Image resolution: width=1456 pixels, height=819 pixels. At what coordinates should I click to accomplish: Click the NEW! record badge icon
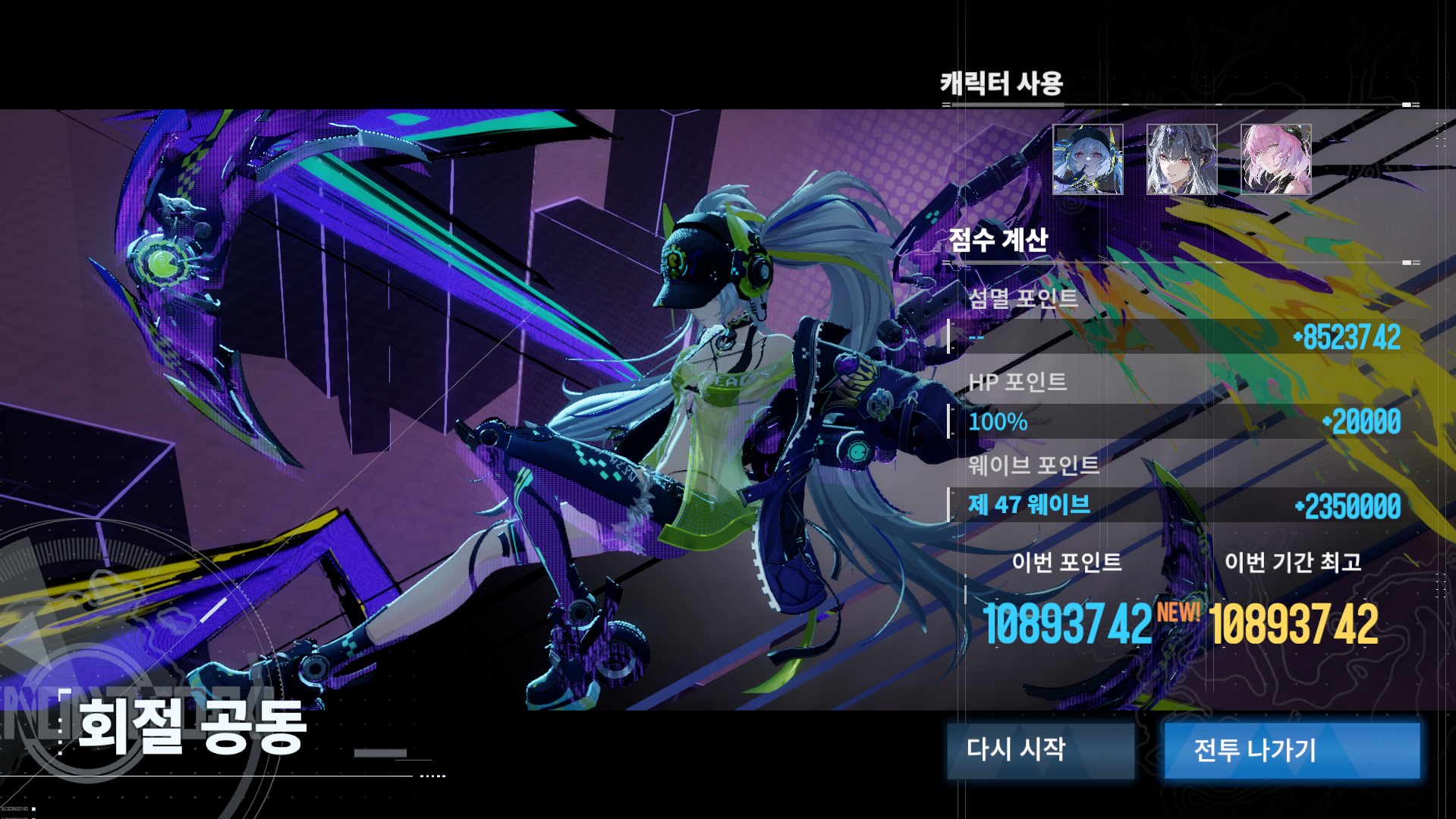tap(1178, 611)
